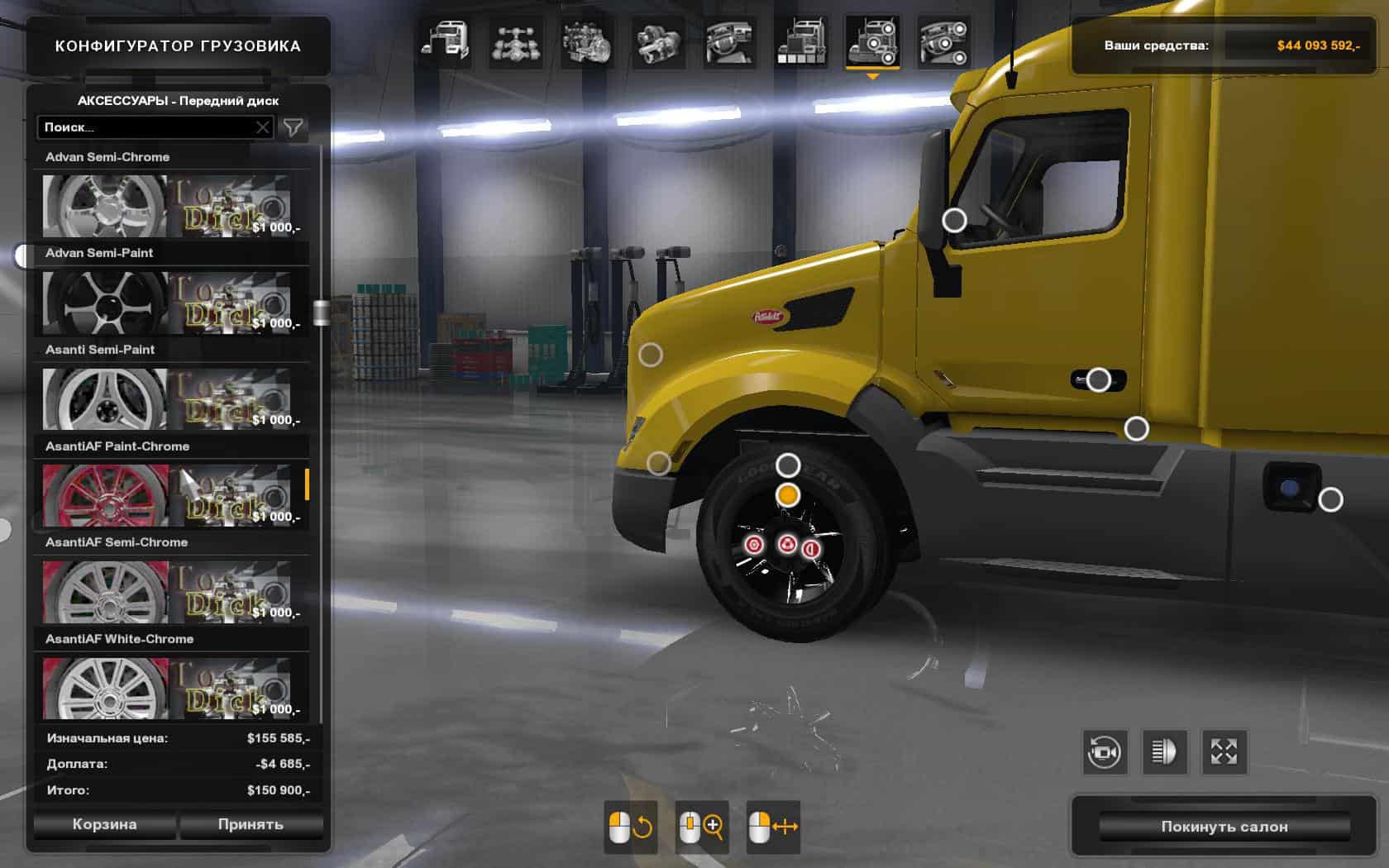Choose the AsantiAF Semi-Chrome wheel
Image resolution: width=1389 pixels, height=868 pixels.
tap(105, 592)
